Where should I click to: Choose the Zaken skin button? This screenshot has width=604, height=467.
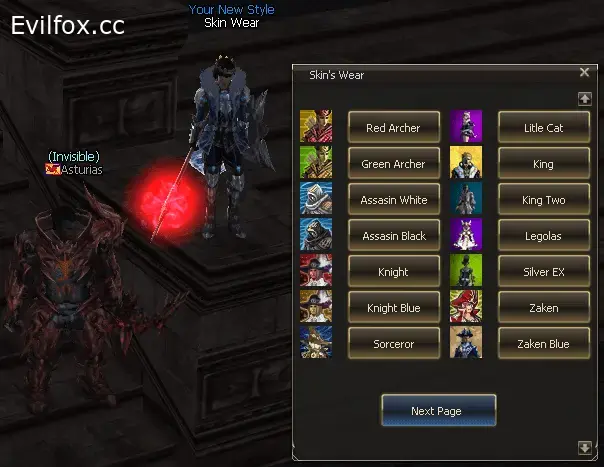tap(544, 308)
